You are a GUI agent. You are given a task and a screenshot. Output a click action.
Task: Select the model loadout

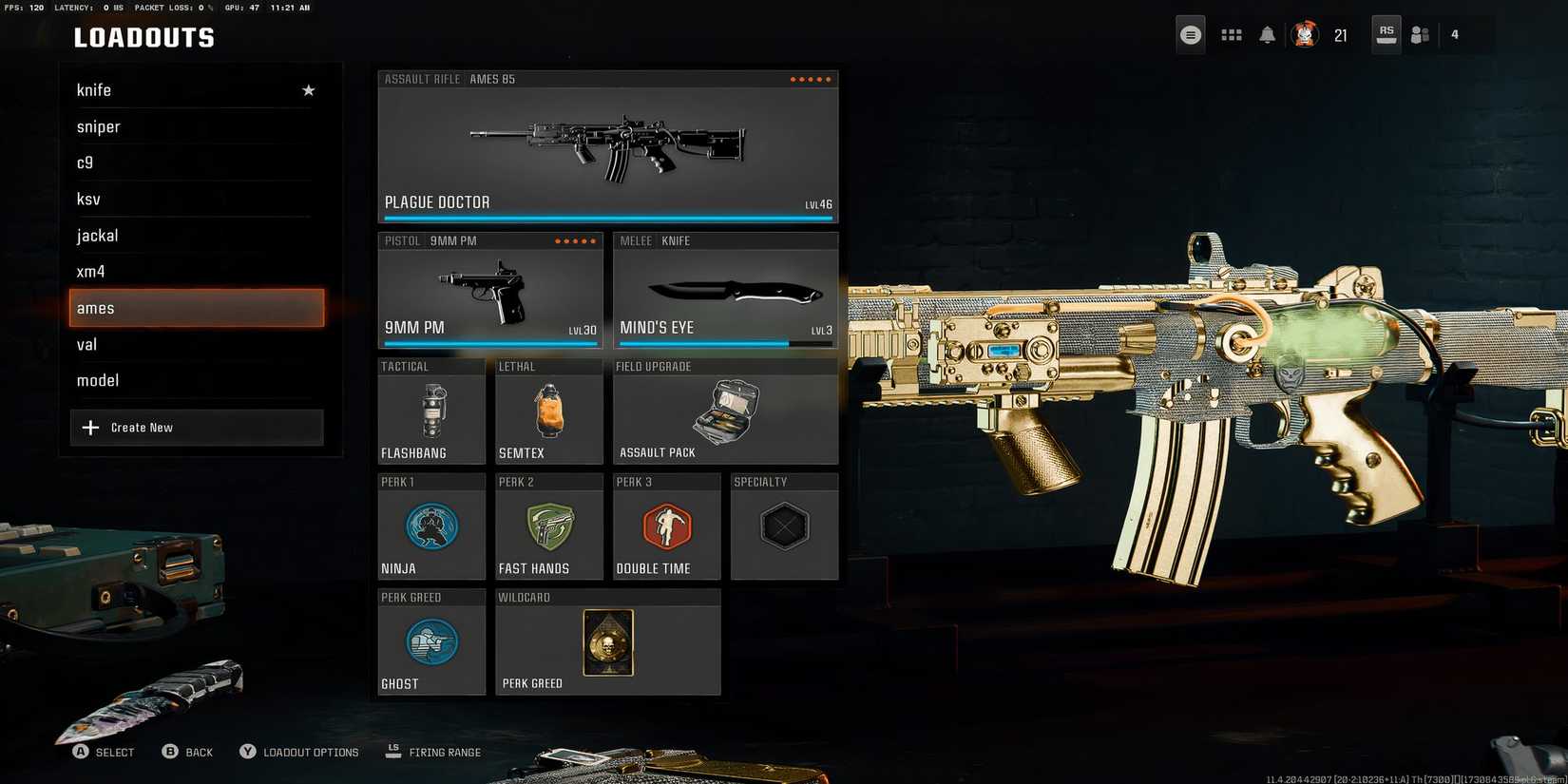(190, 380)
